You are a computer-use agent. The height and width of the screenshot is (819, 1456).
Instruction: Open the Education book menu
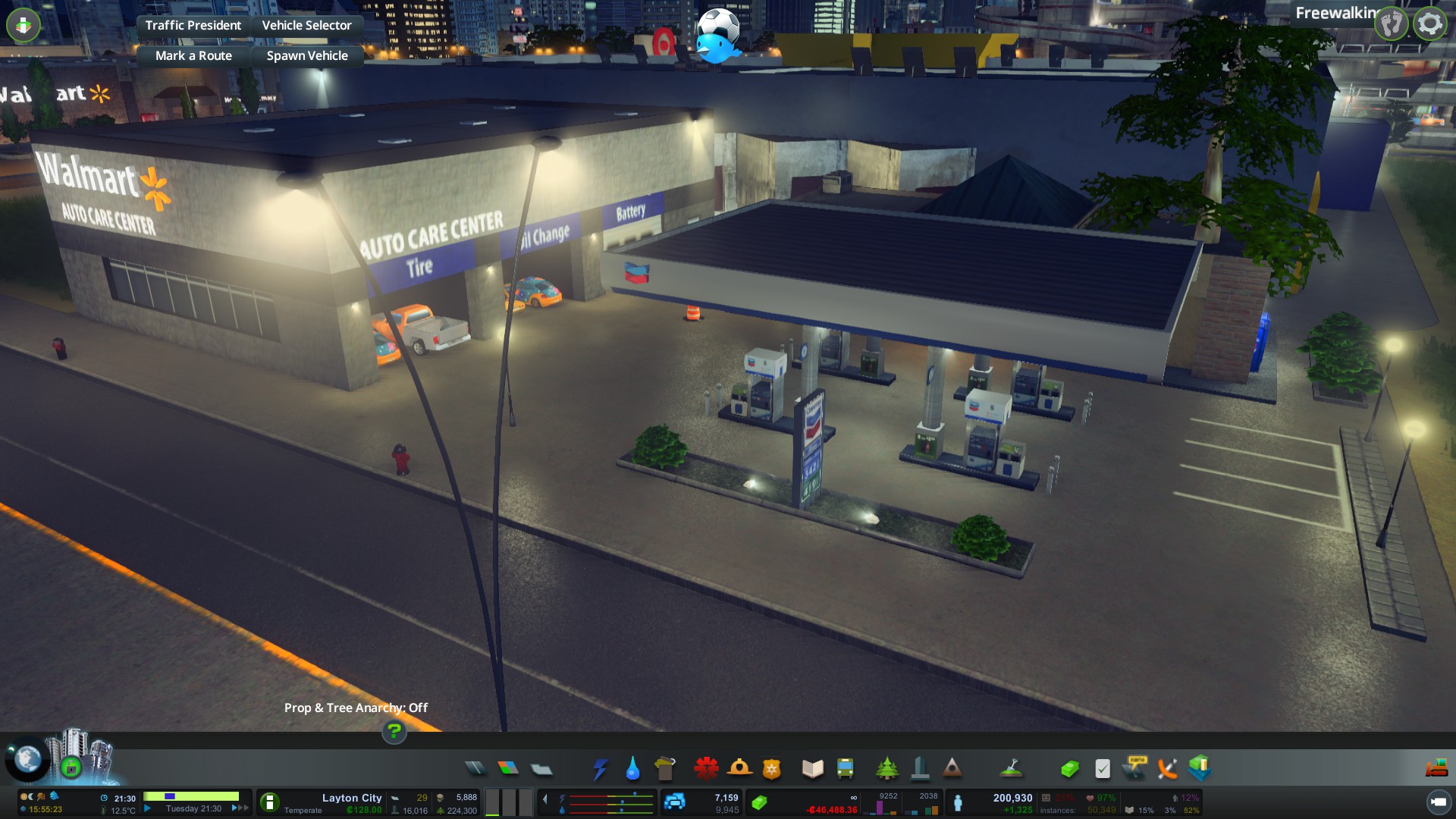pos(812,768)
